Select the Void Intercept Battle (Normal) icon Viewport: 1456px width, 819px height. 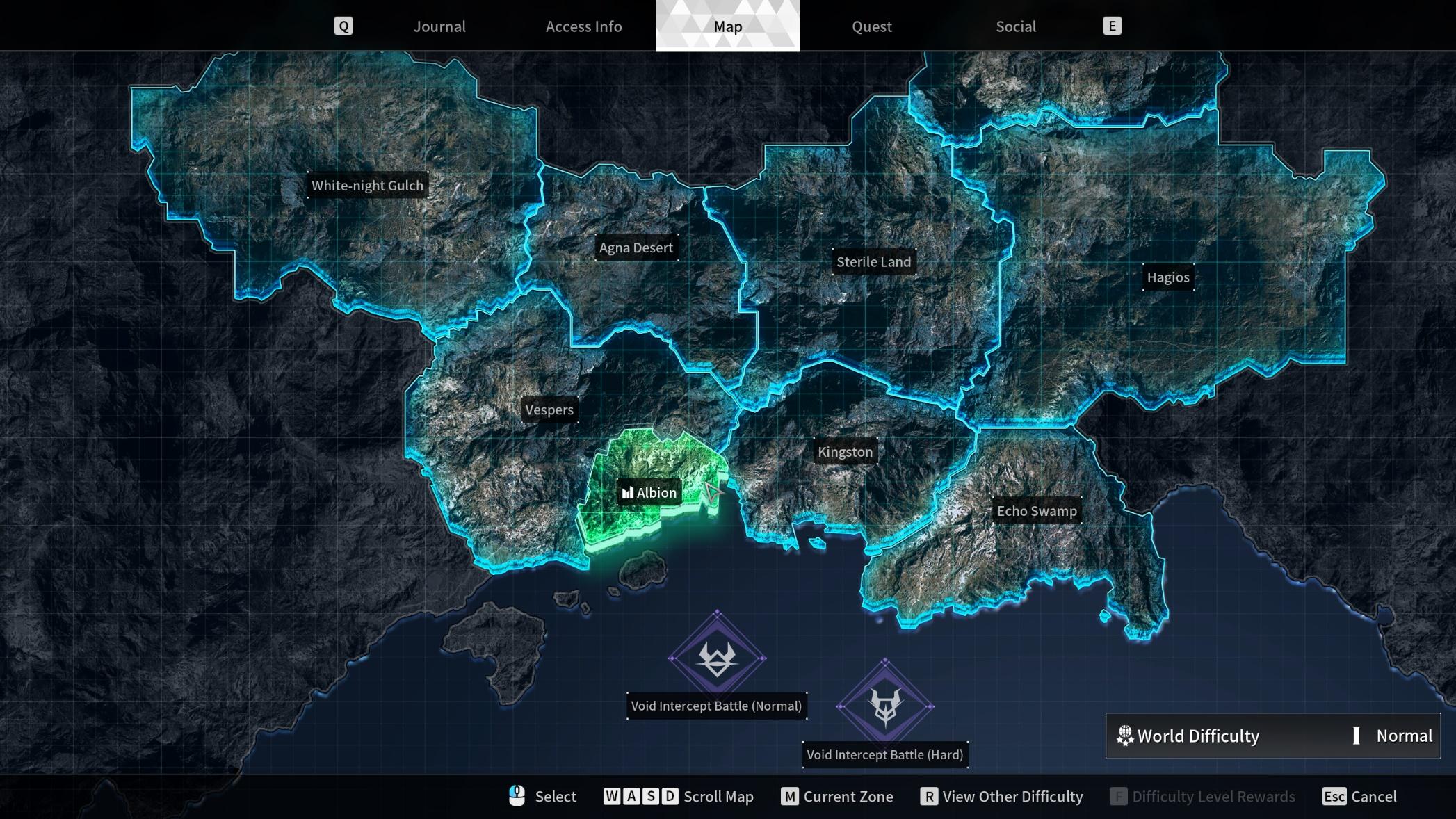pyautogui.click(x=717, y=657)
